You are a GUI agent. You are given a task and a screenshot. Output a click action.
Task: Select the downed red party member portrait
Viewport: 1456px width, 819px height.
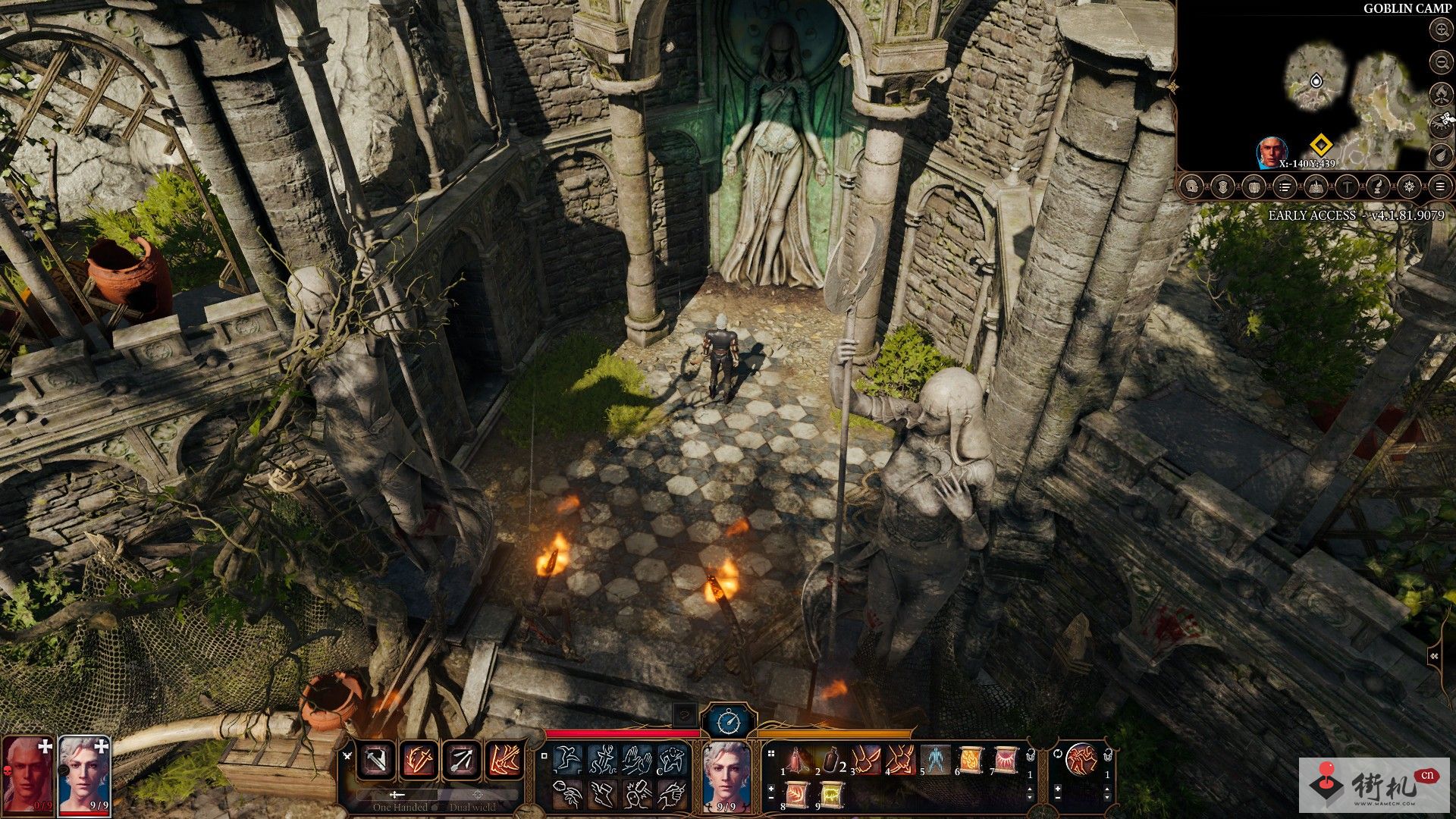click(x=28, y=773)
